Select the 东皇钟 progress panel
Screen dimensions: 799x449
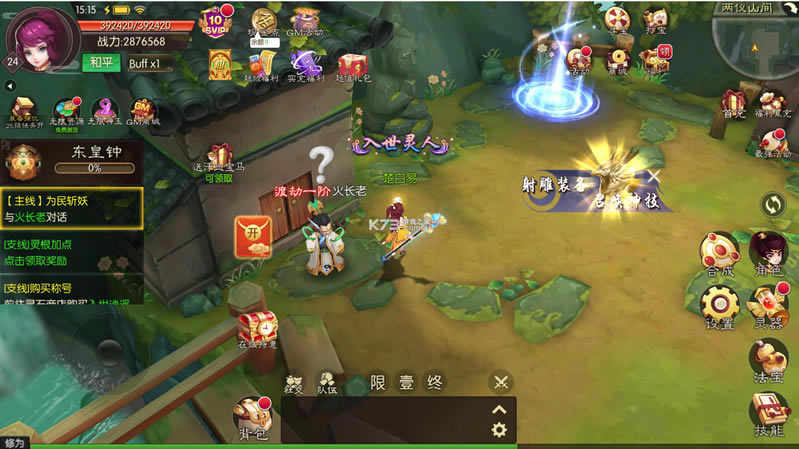pos(71,160)
